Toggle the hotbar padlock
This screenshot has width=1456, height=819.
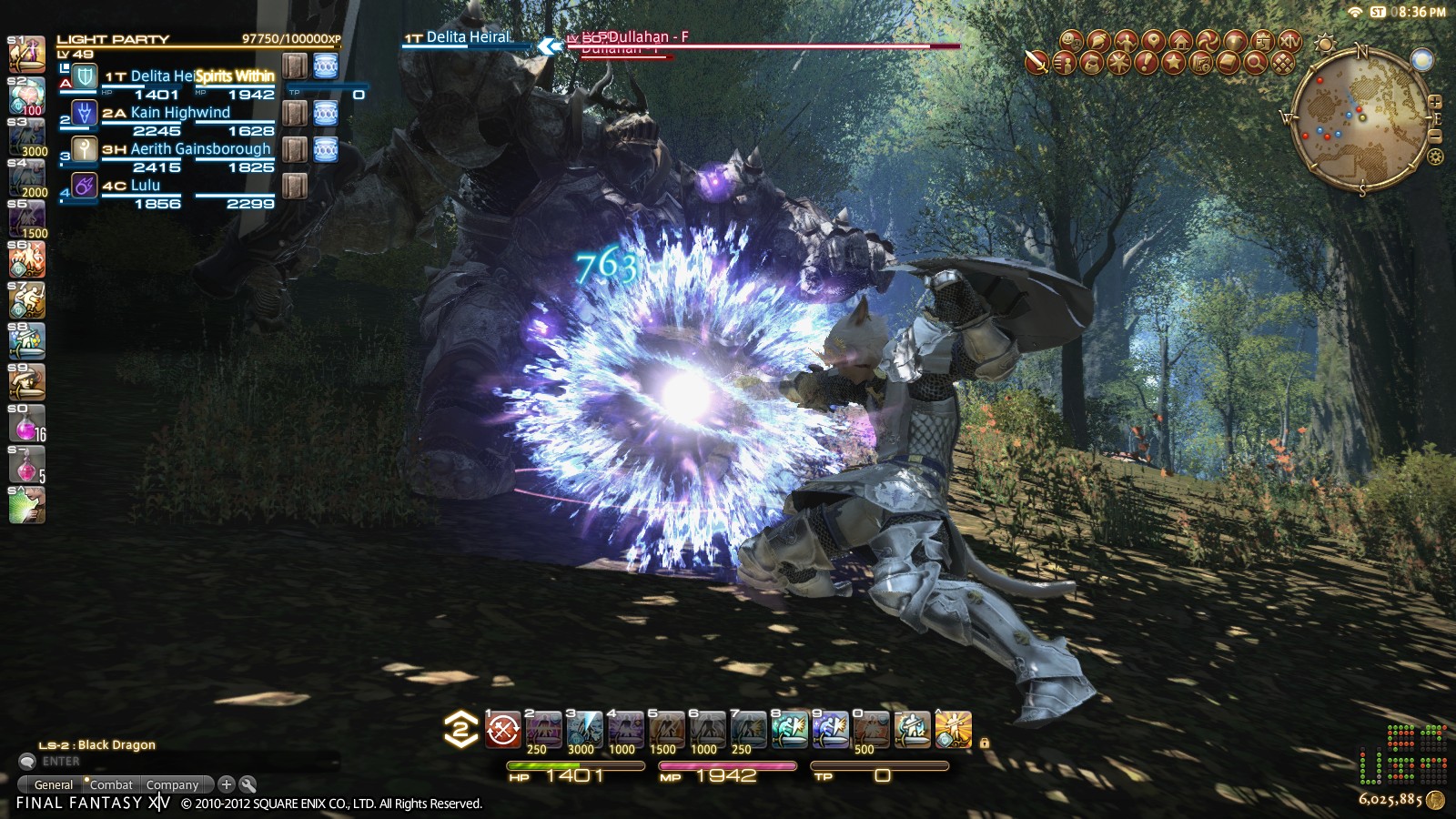point(984,743)
